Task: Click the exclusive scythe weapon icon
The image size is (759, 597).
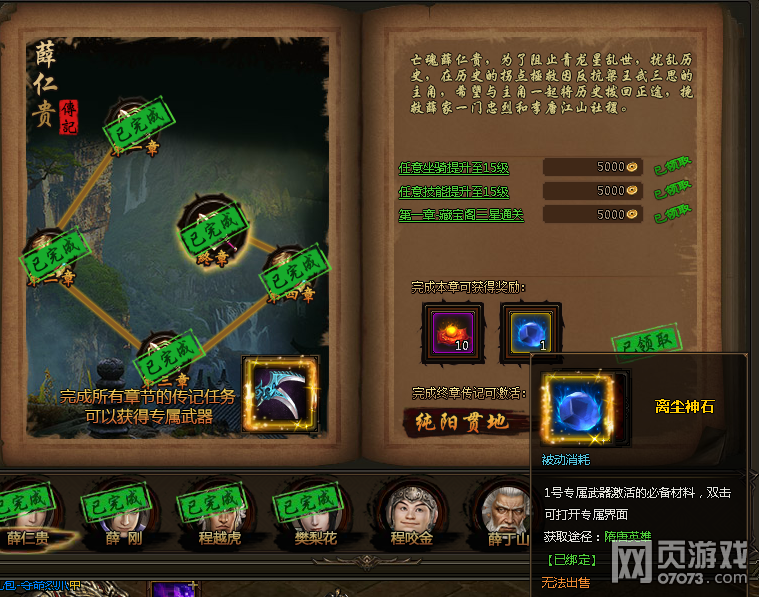Action: (280, 394)
